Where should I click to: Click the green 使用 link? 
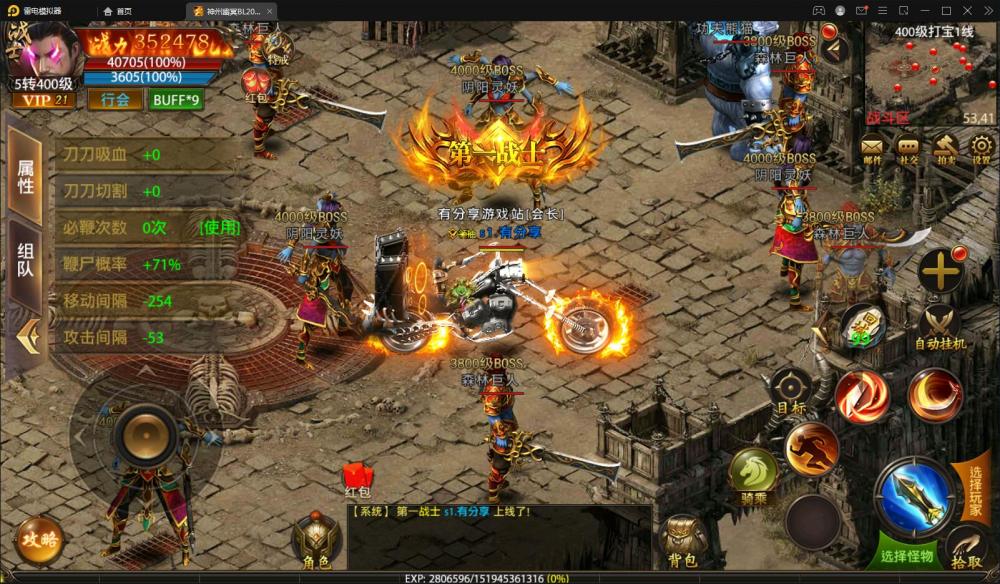221,227
